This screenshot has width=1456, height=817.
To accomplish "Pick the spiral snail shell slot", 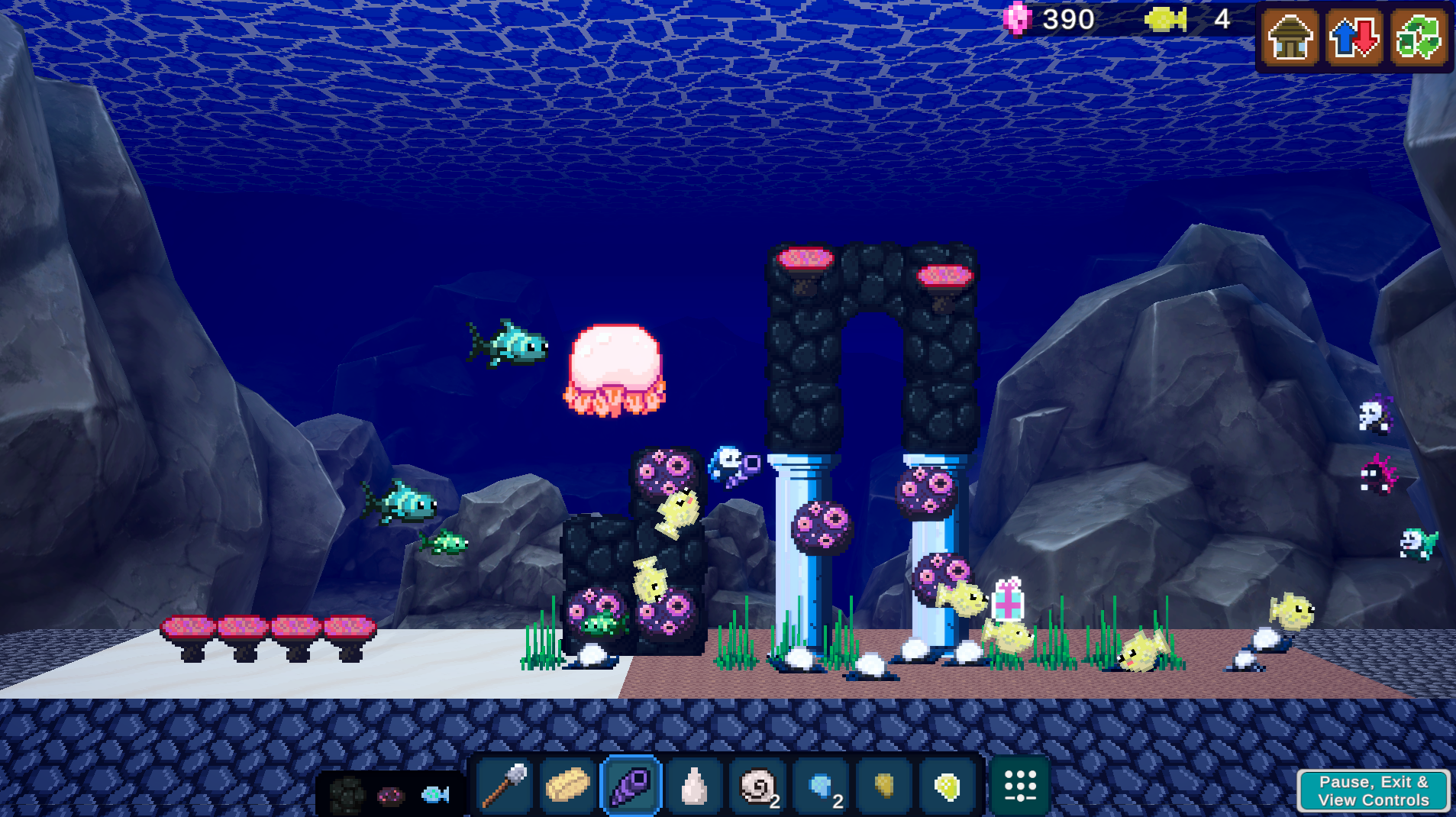I will pyautogui.click(x=758, y=786).
